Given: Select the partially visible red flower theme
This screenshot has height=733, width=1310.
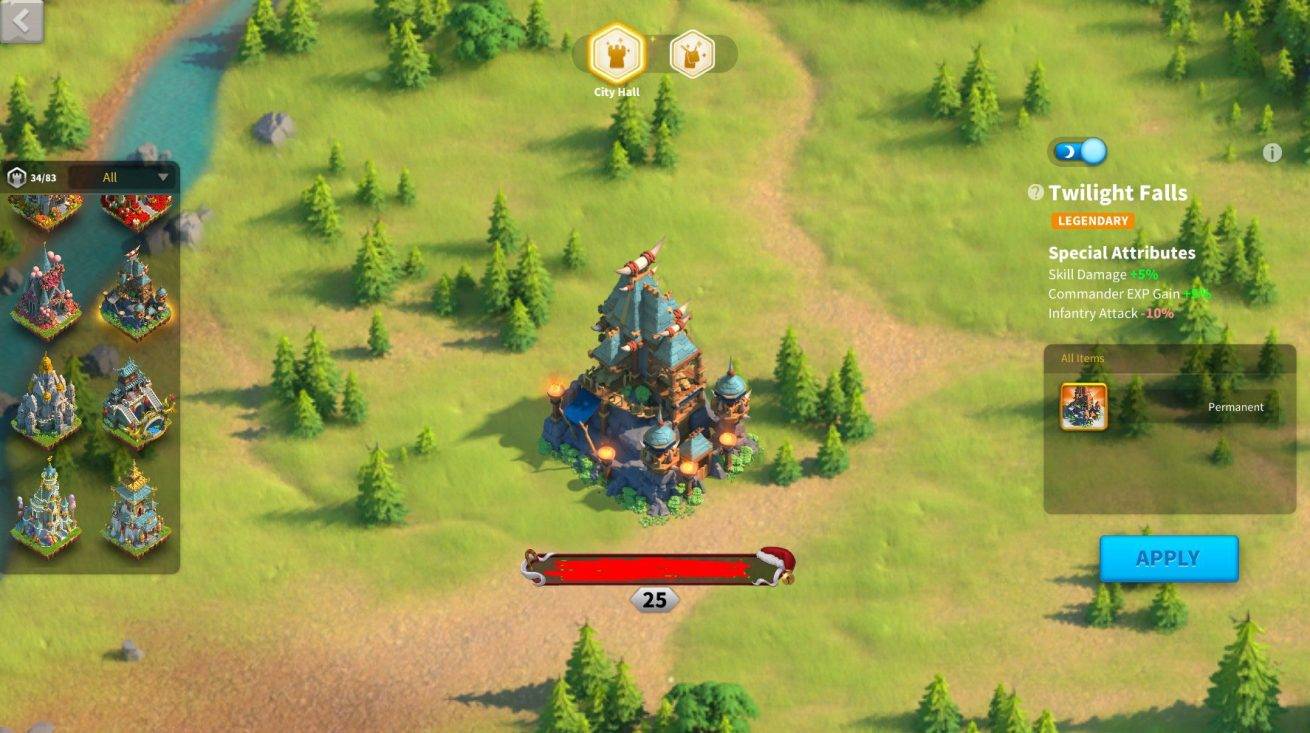Looking at the screenshot, I should click(x=135, y=211).
